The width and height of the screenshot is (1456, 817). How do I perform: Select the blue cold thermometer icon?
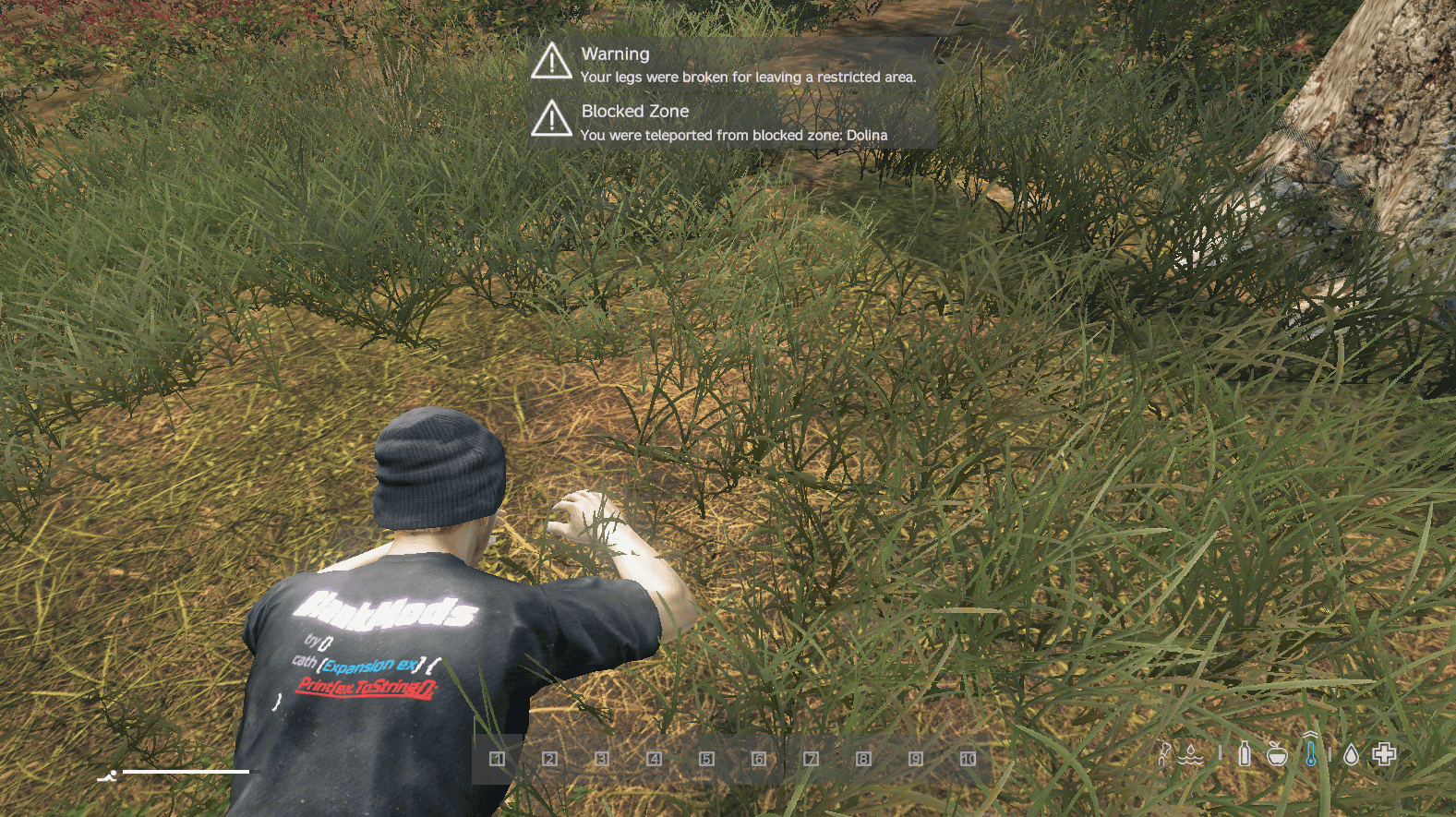point(1311,753)
